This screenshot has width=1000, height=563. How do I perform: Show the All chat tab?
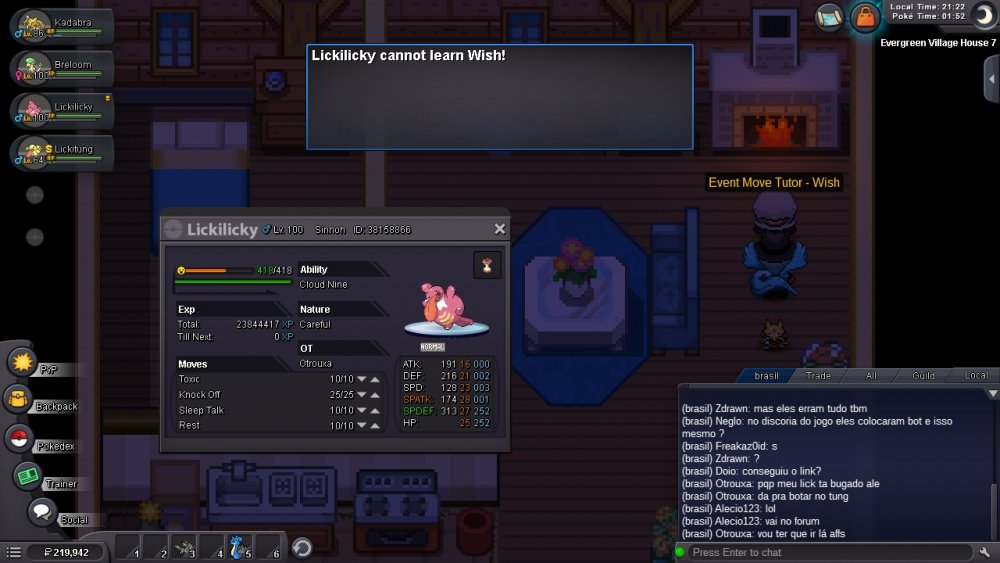tap(871, 376)
